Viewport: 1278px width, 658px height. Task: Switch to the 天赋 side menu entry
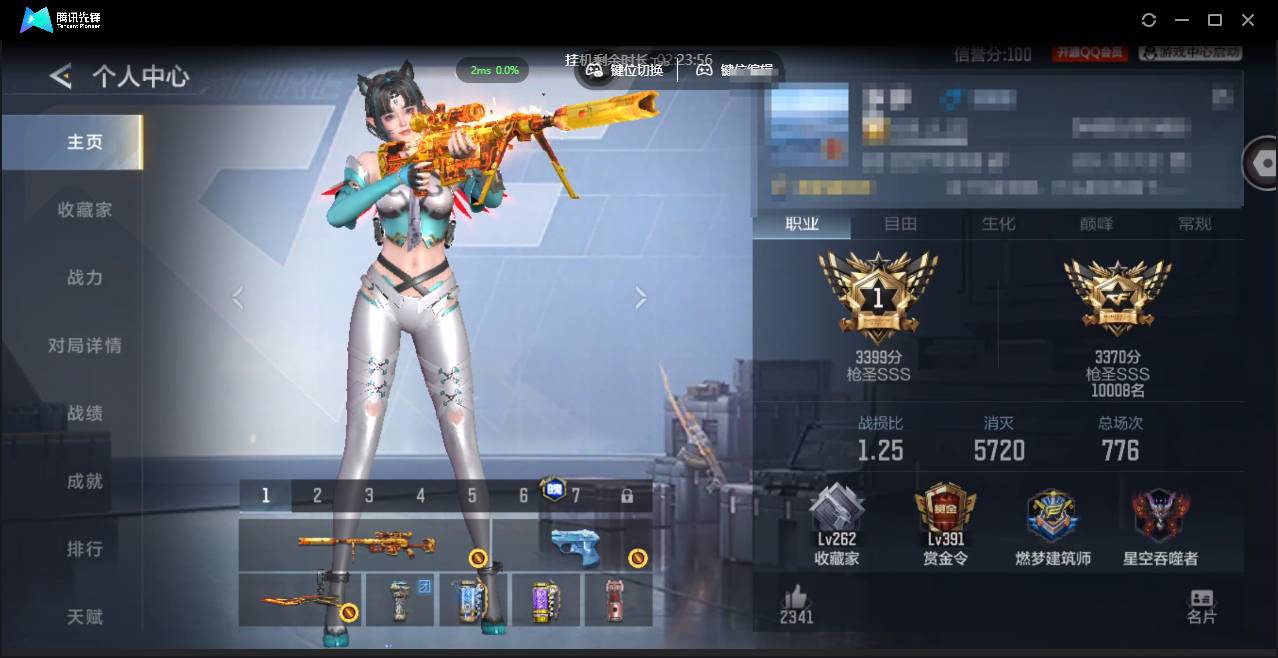click(x=85, y=617)
